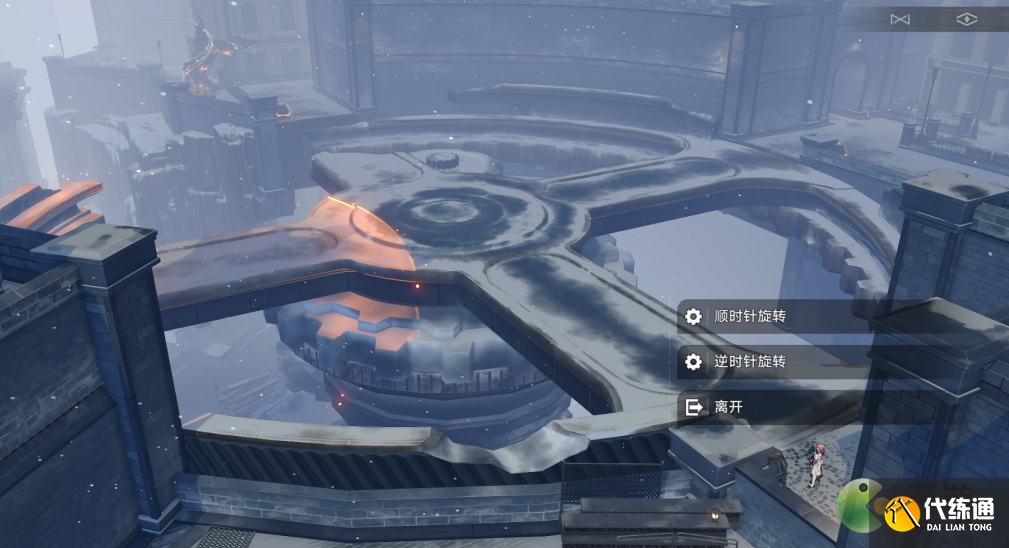
Task: Click the bowtie-shaped icon in top bar
Action: tap(900, 19)
